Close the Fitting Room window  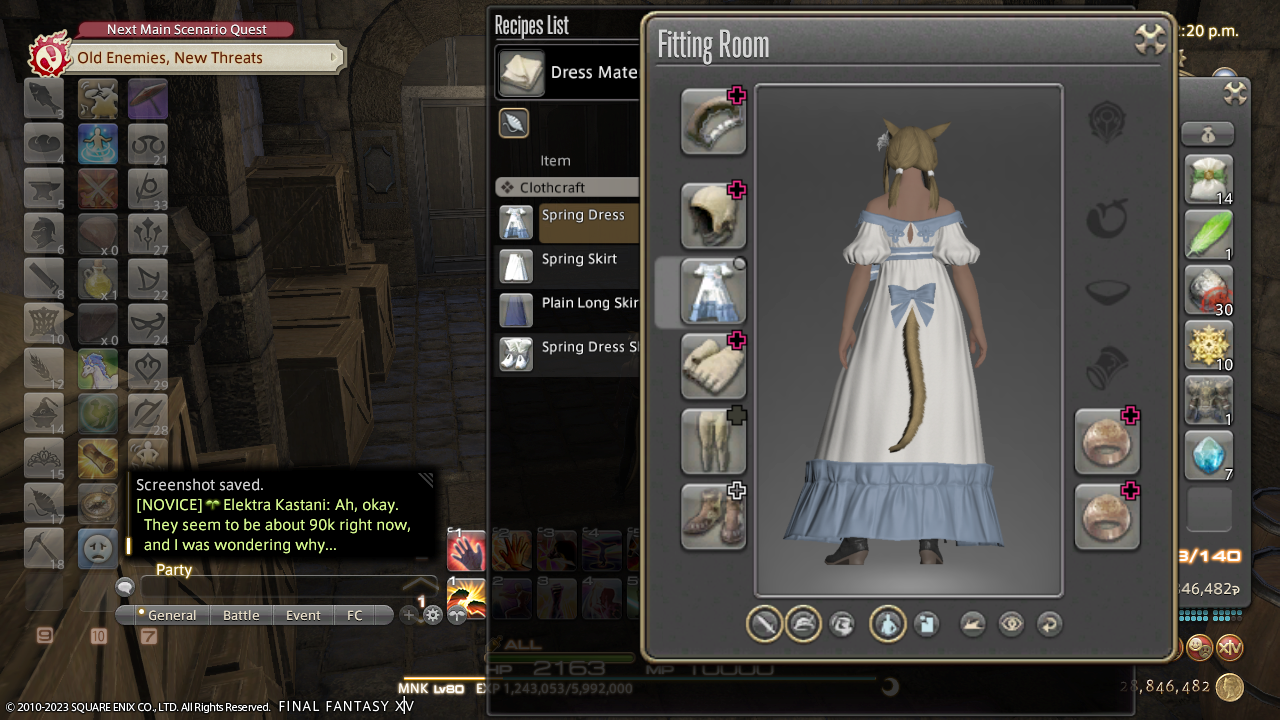click(x=1151, y=40)
